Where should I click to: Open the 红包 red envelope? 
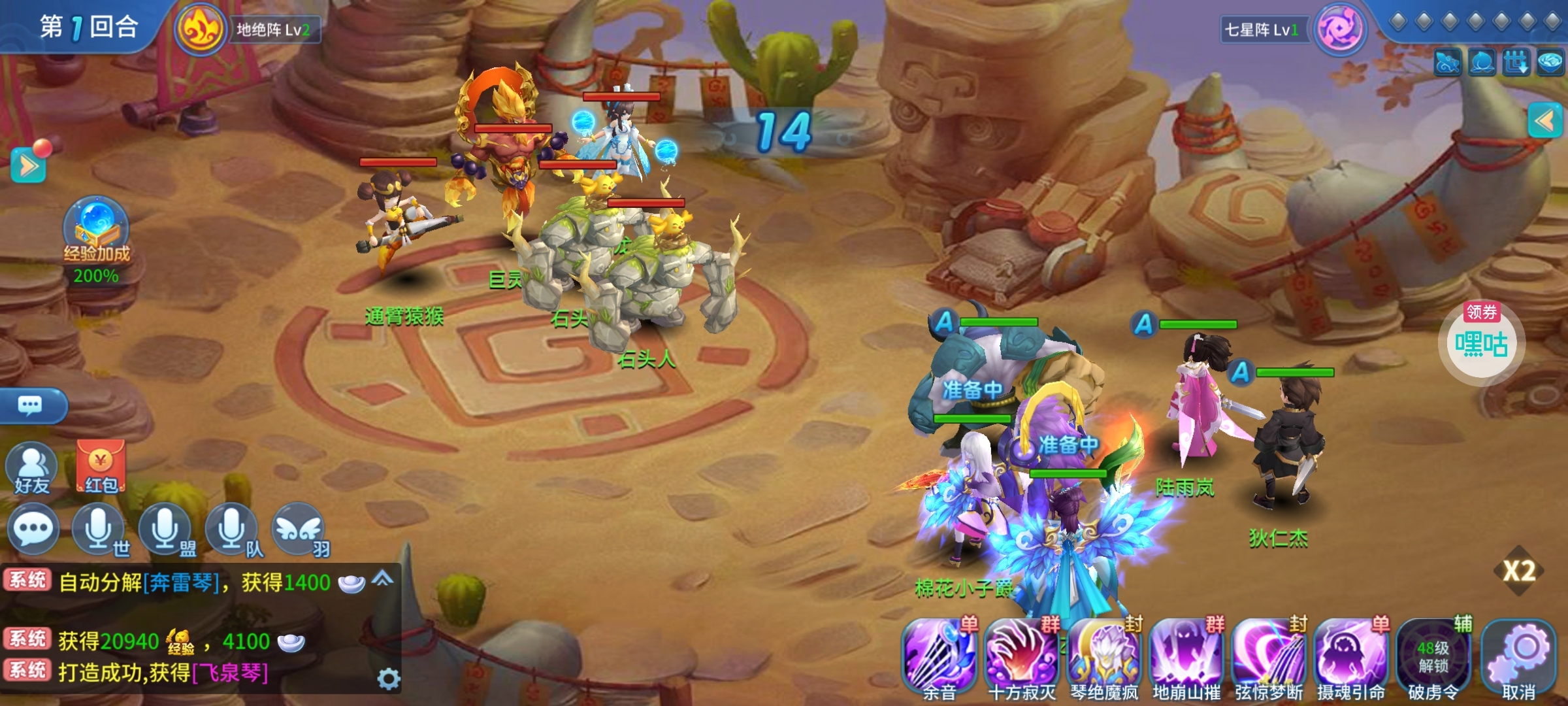tap(101, 466)
